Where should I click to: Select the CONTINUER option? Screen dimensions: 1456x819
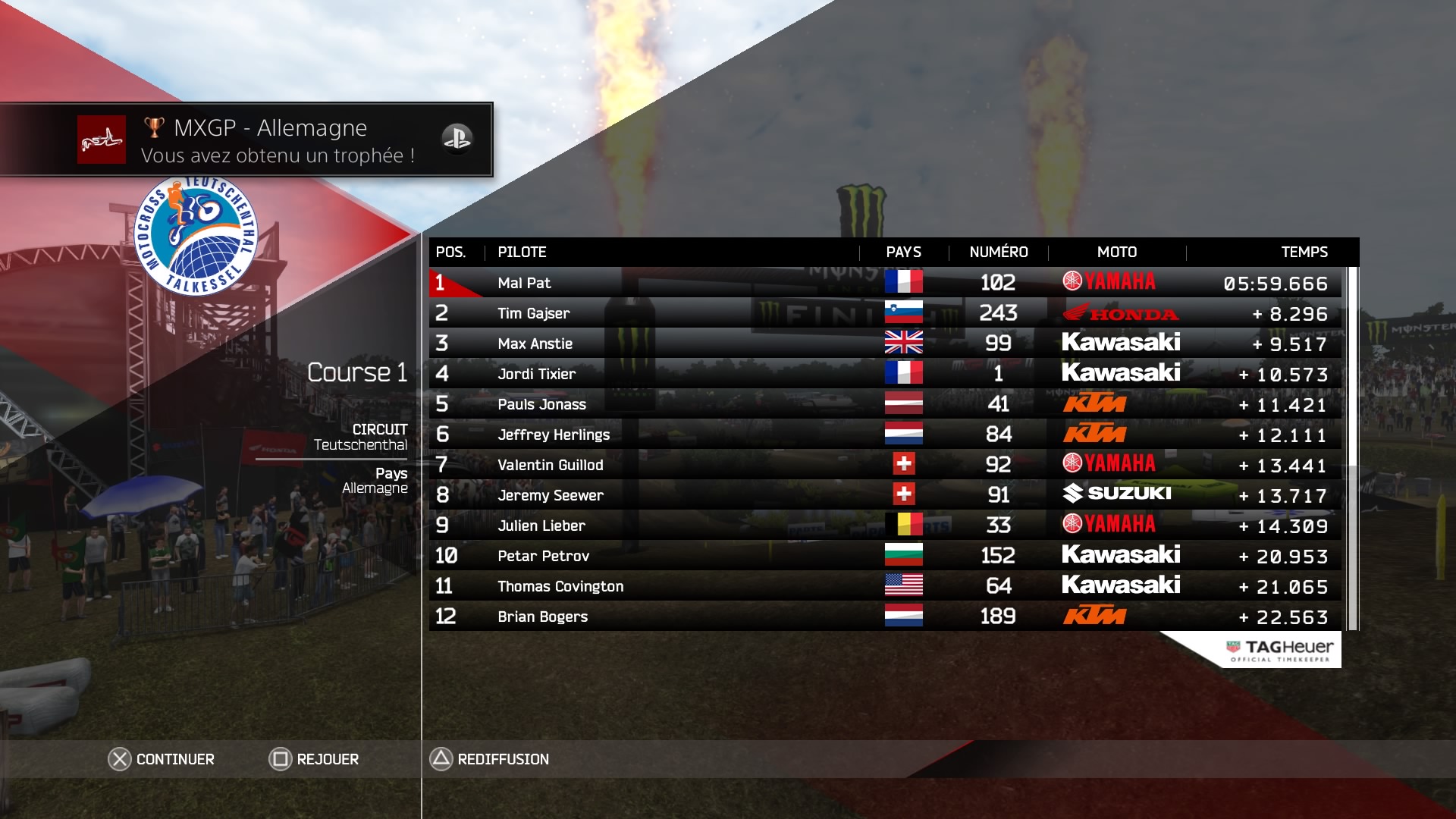click(x=162, y=759)
